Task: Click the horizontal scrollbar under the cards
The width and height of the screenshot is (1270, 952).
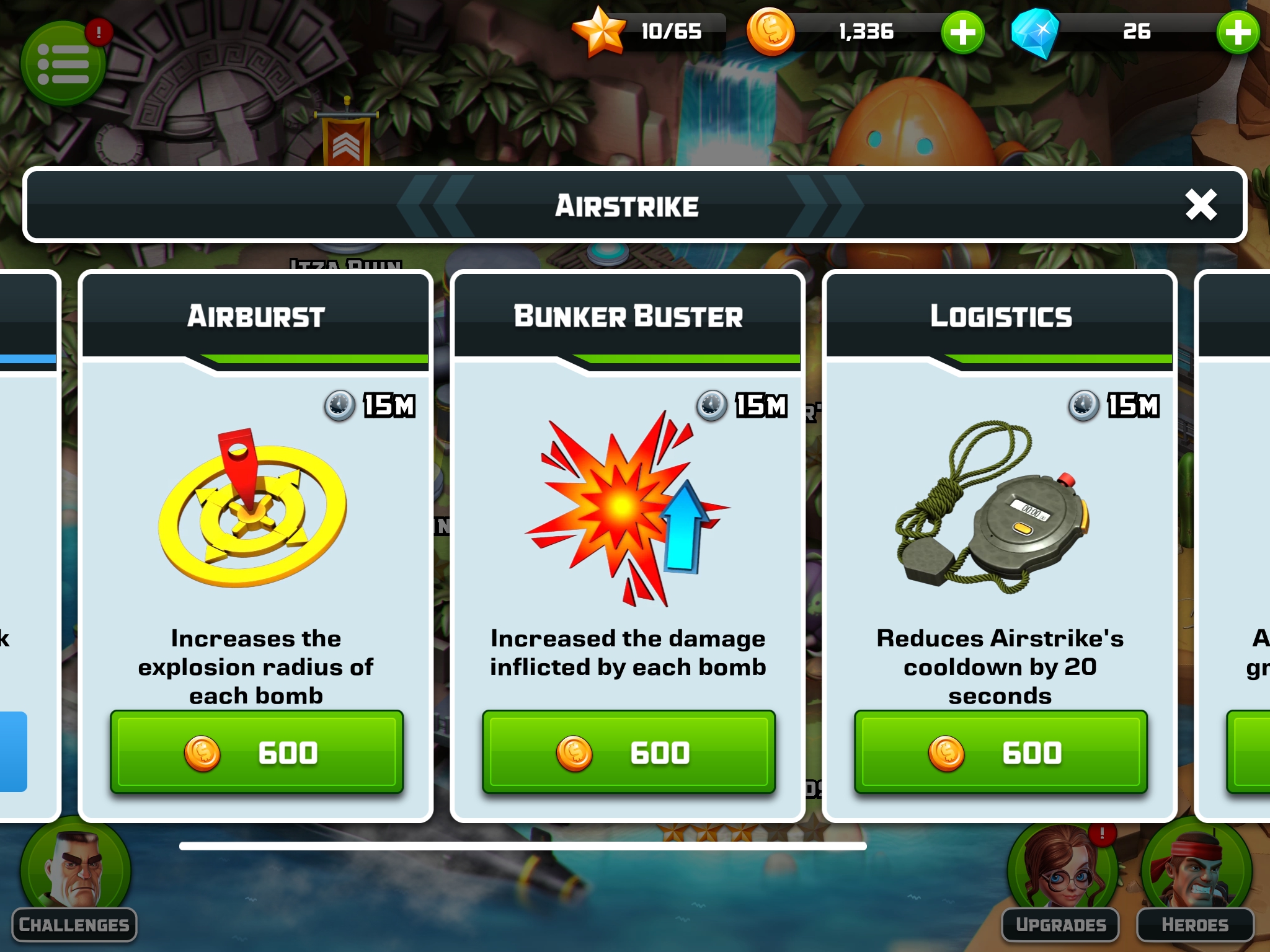Action: 522,846
